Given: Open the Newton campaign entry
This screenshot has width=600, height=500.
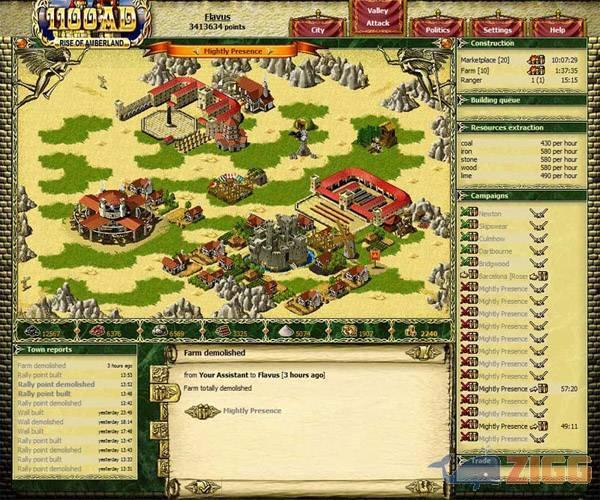Looking at the screenshot, I should click(x=490, y=213).
